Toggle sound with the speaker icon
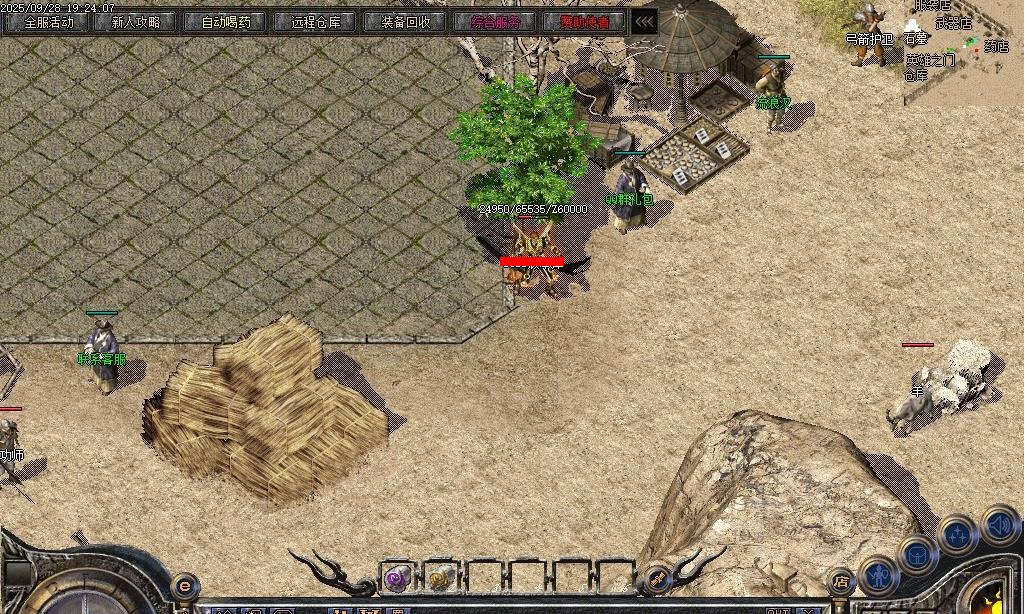Viewport: 1027px width, 614px height. pyautogui.click(x=999, y=524)
